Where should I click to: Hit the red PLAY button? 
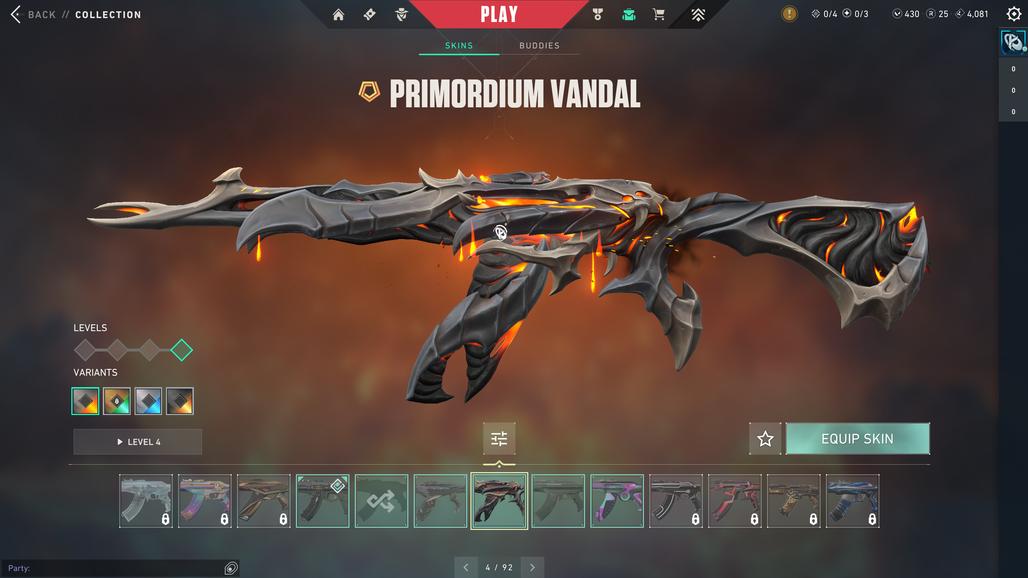click(x=498, y=14)
